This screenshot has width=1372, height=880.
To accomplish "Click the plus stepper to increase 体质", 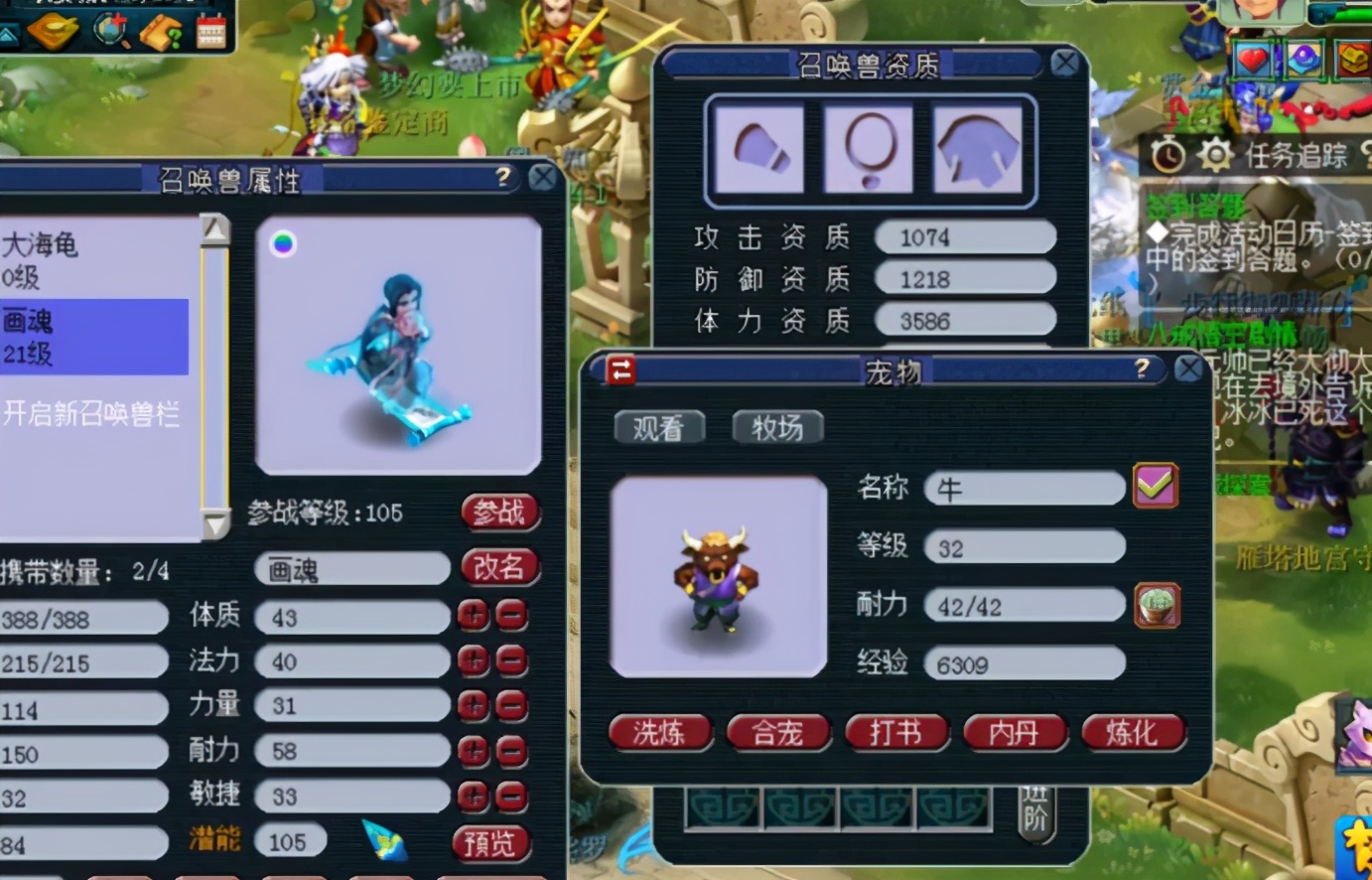I will (x=475, y=617).
